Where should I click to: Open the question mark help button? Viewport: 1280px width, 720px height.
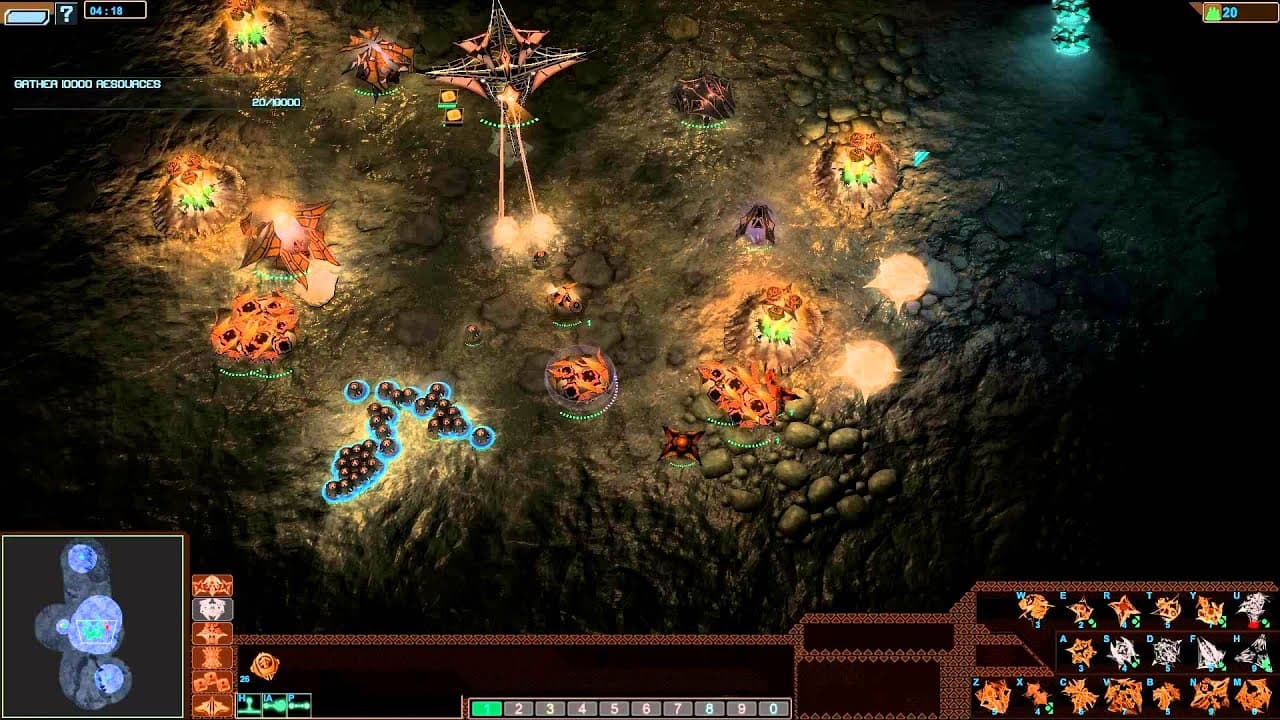[x=67, y=13]
